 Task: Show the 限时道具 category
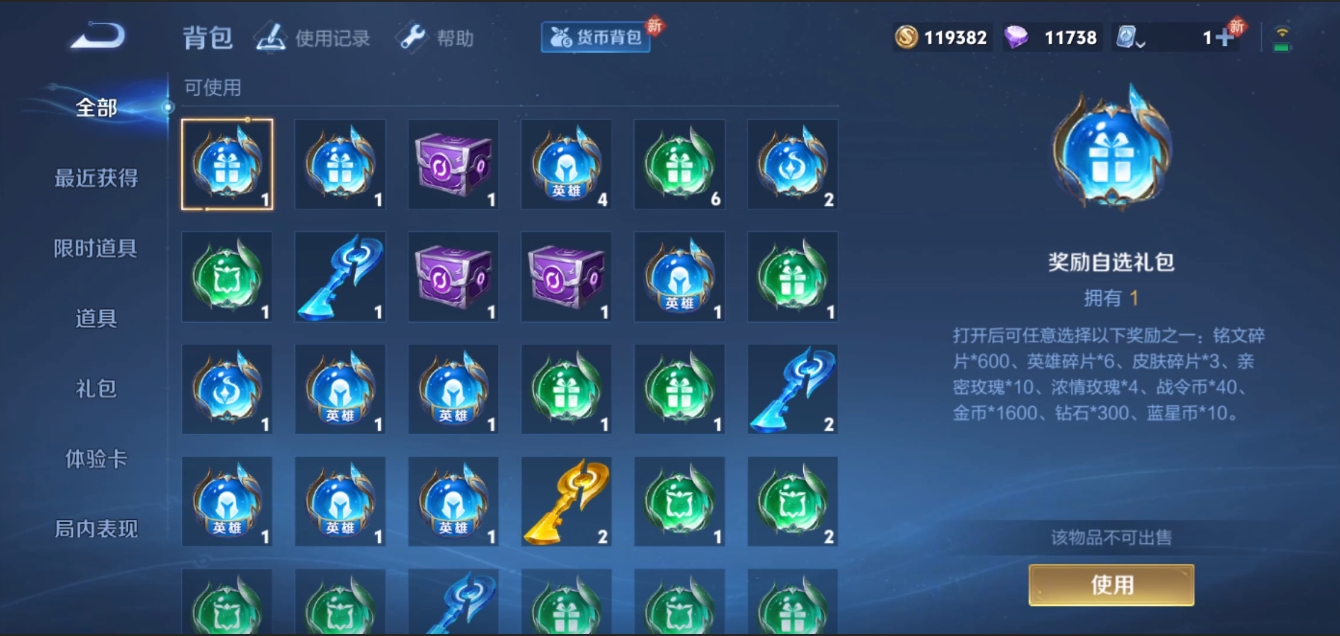pos(96,248)
